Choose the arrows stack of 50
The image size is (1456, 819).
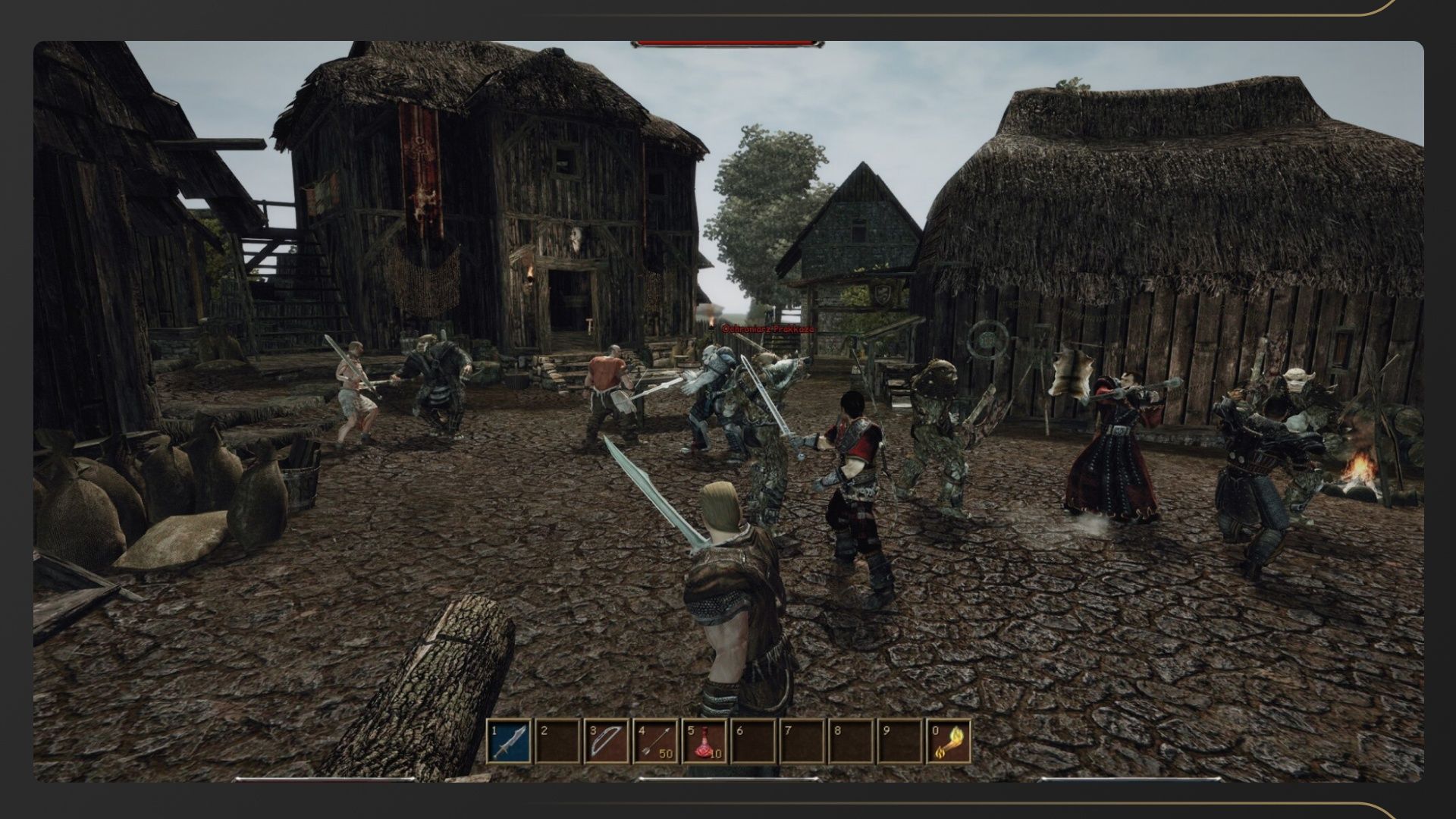(x=656, y=741)
